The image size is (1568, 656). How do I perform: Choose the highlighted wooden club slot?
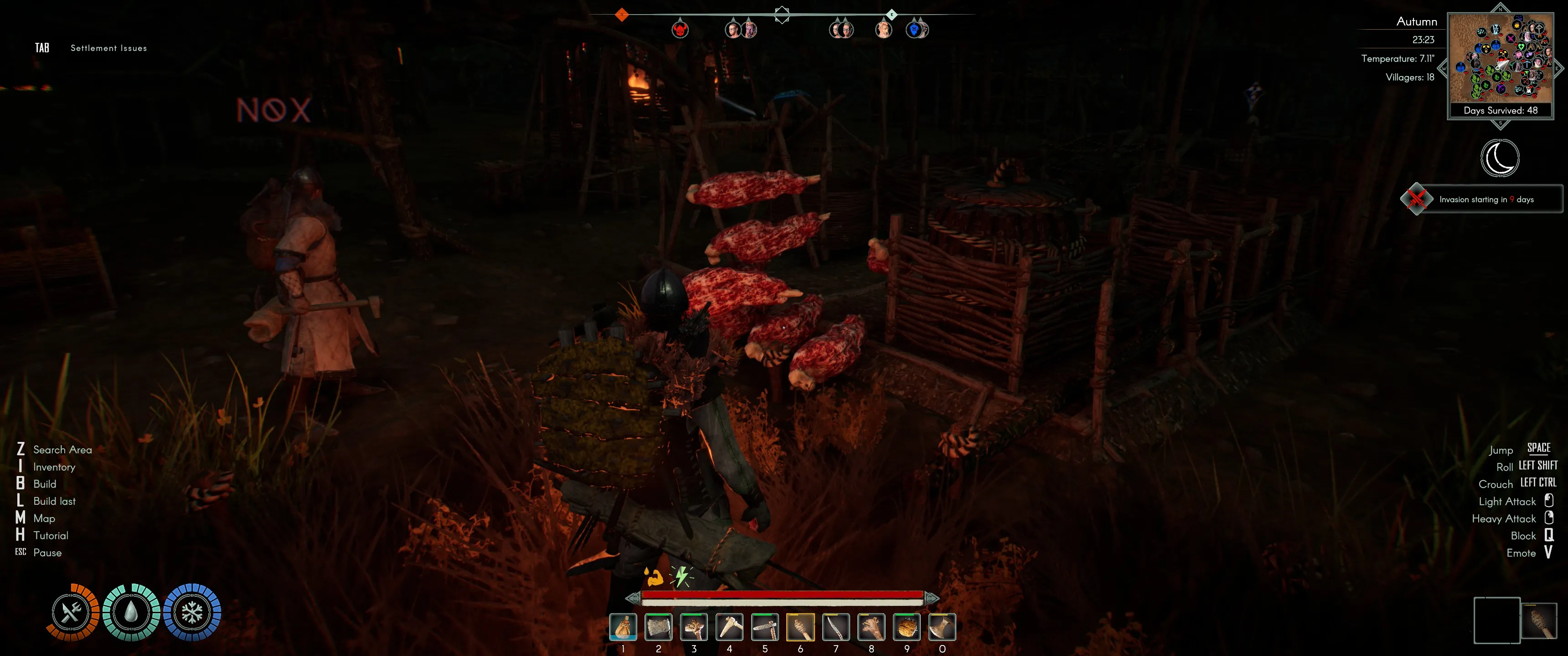point(800,627)
